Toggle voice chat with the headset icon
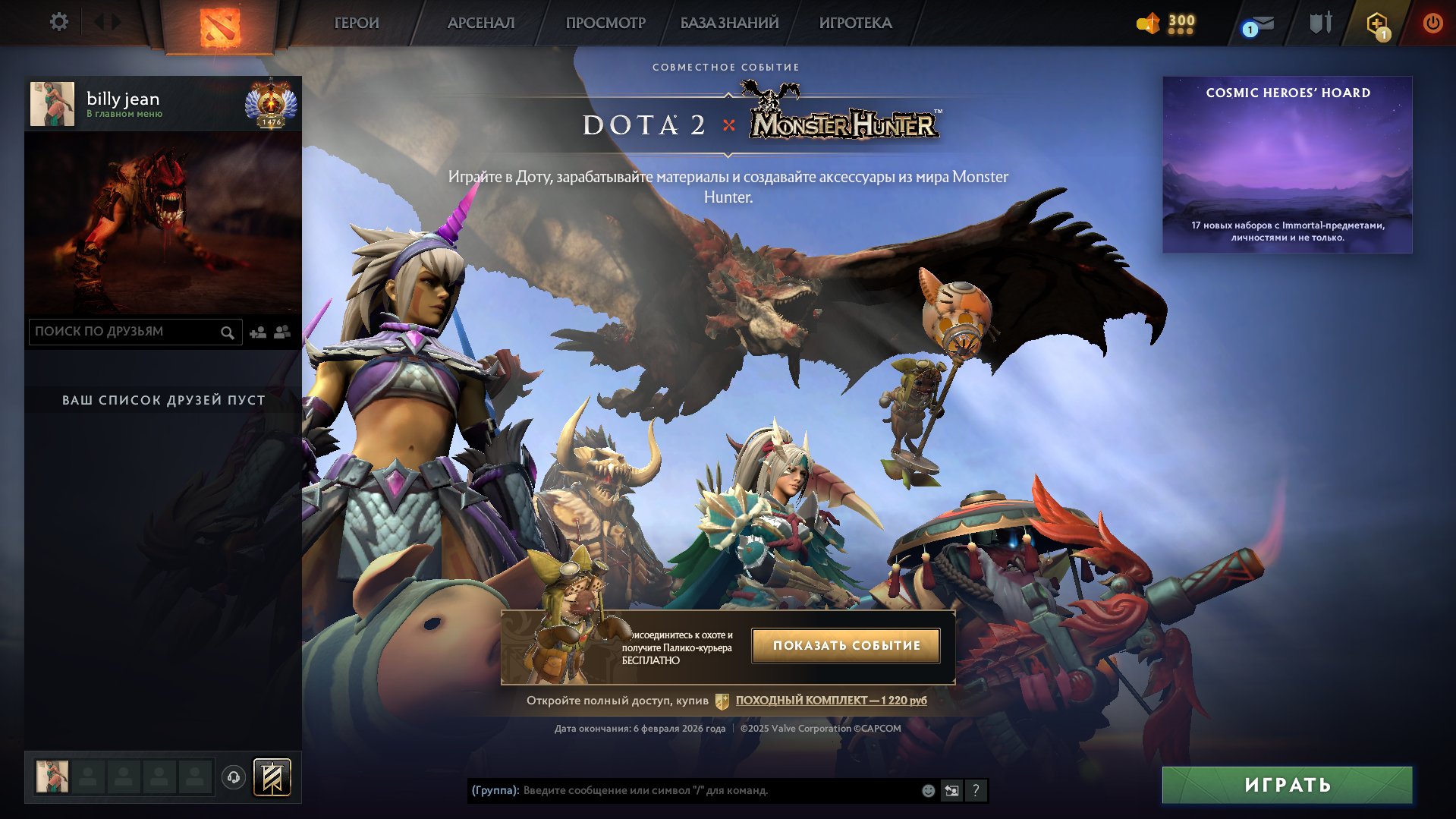This screenshot has width=1456, height=819. coord(231,776)
